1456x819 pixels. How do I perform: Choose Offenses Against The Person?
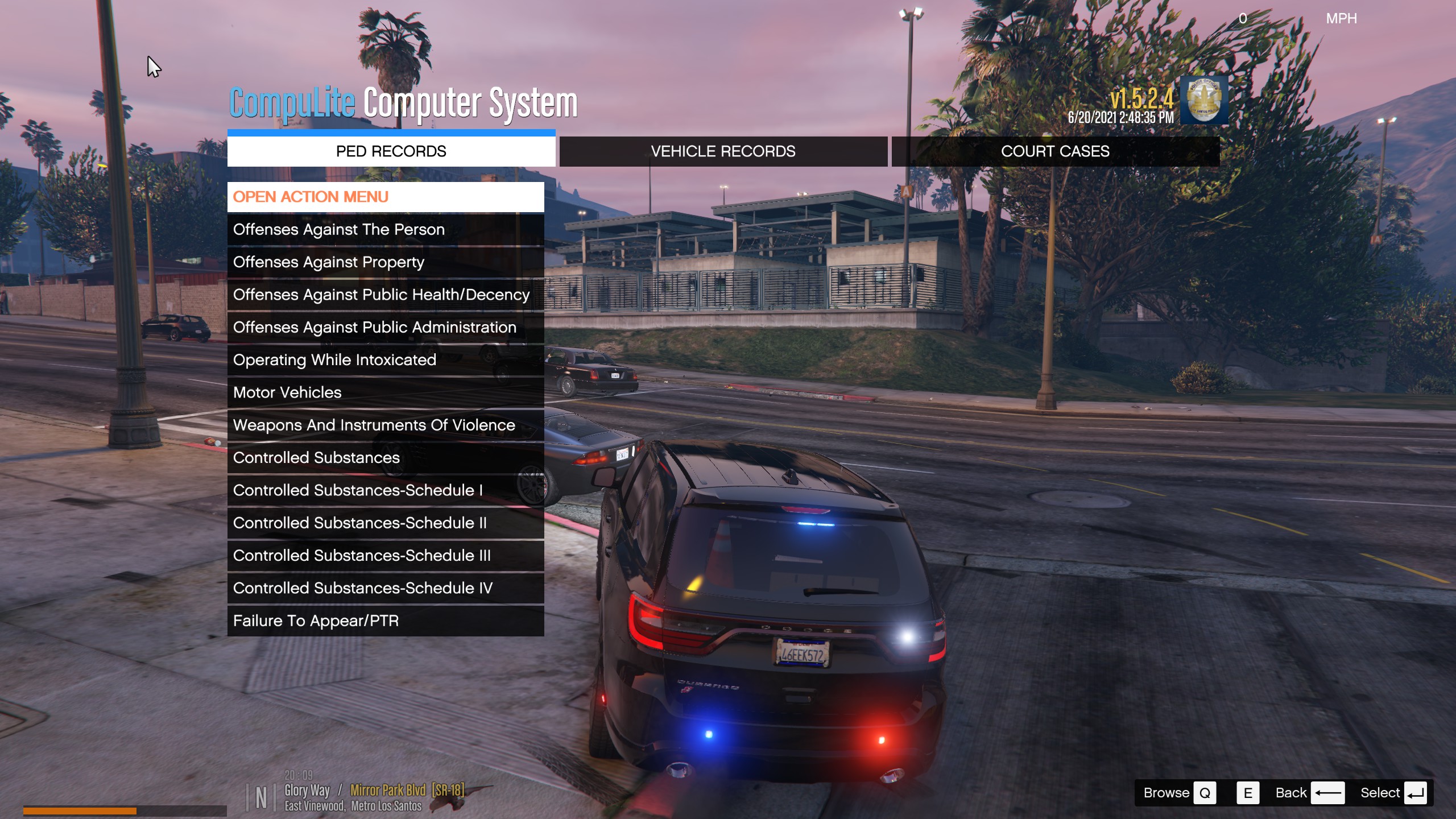point(386,230)
